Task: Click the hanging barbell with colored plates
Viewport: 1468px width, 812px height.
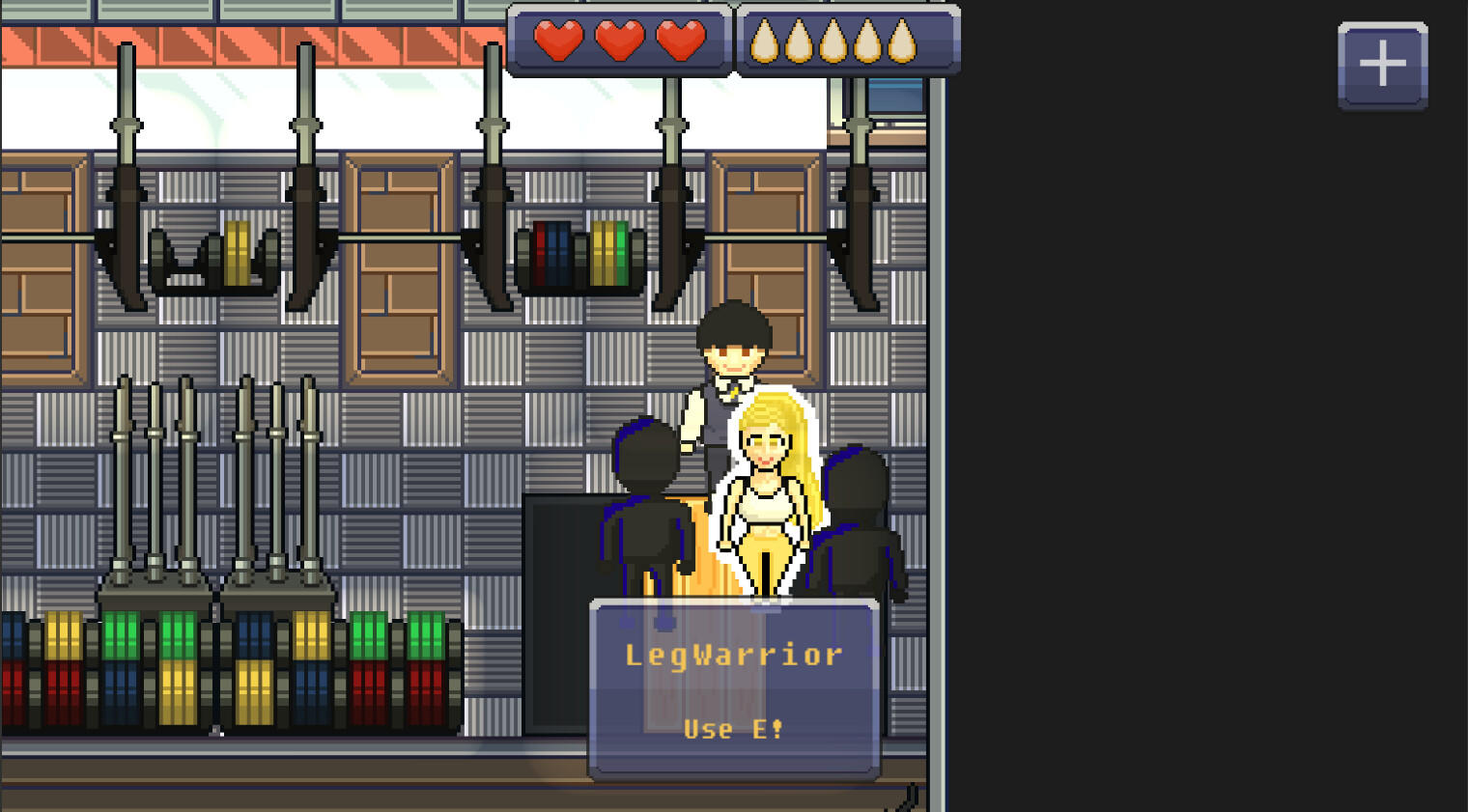Action: [579, 256]
